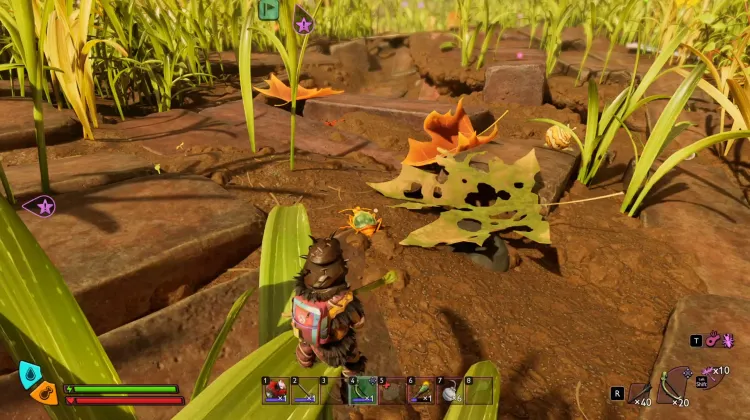Select the white bomb in hotbar slot 7
The height and width of the screenshot is (420, 750).
pyautogui.click(x=451, y=391)
